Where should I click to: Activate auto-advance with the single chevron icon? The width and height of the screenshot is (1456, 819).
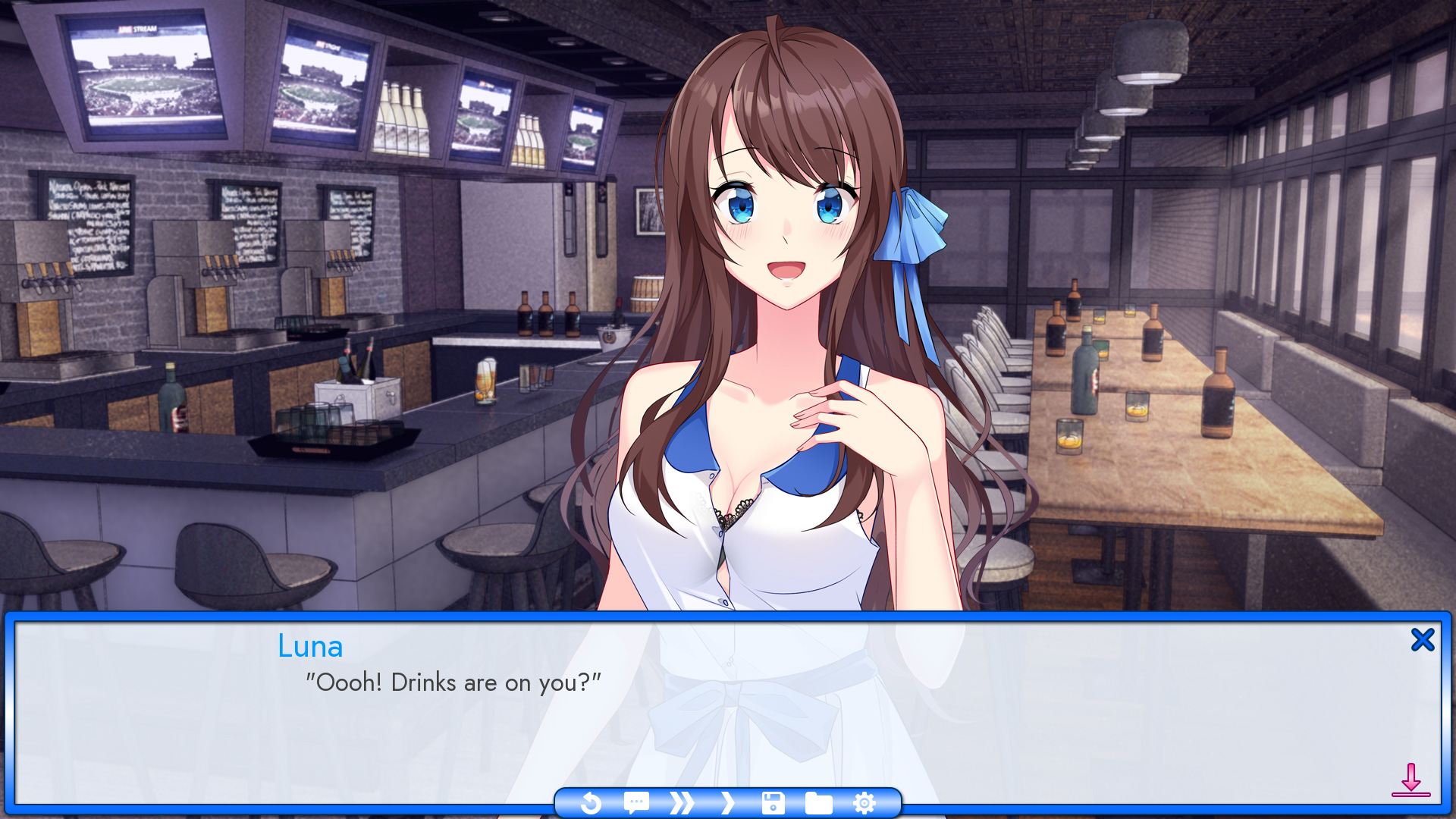pos(727,802)
